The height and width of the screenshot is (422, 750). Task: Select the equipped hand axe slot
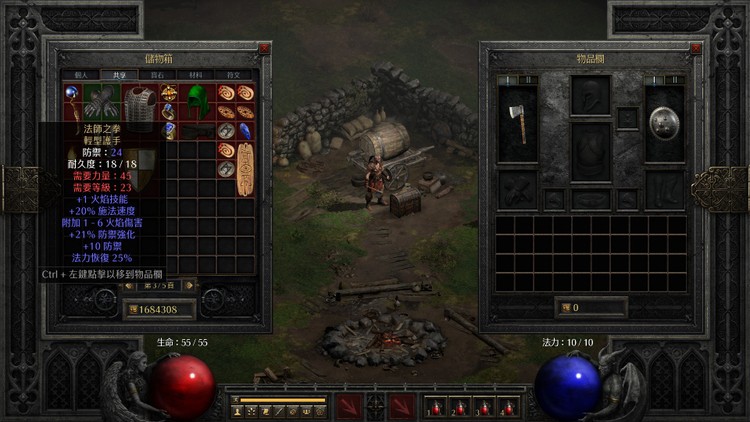[517, 121]
